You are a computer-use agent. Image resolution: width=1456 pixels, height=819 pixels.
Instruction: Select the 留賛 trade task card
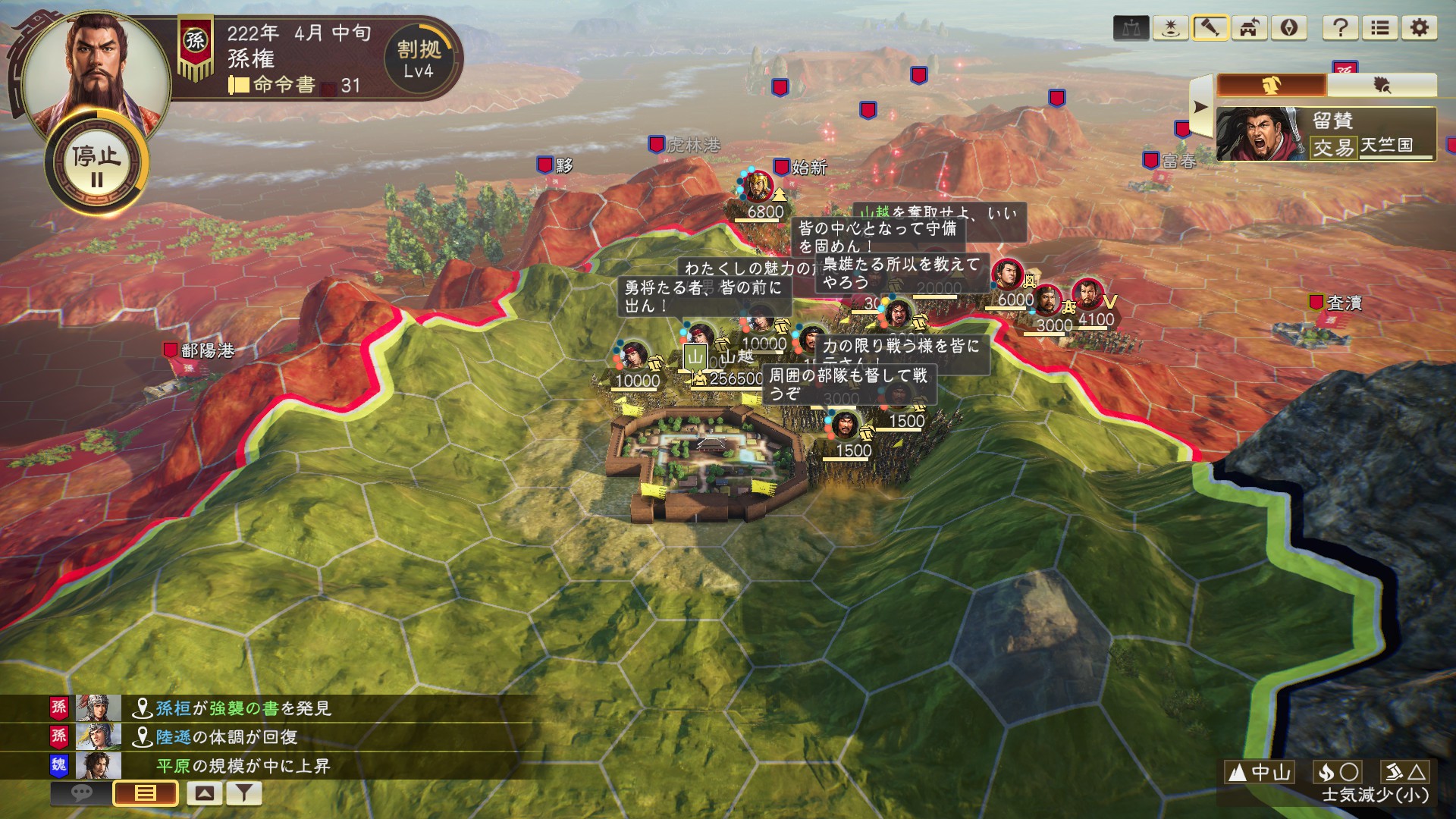pos(1326,134)
